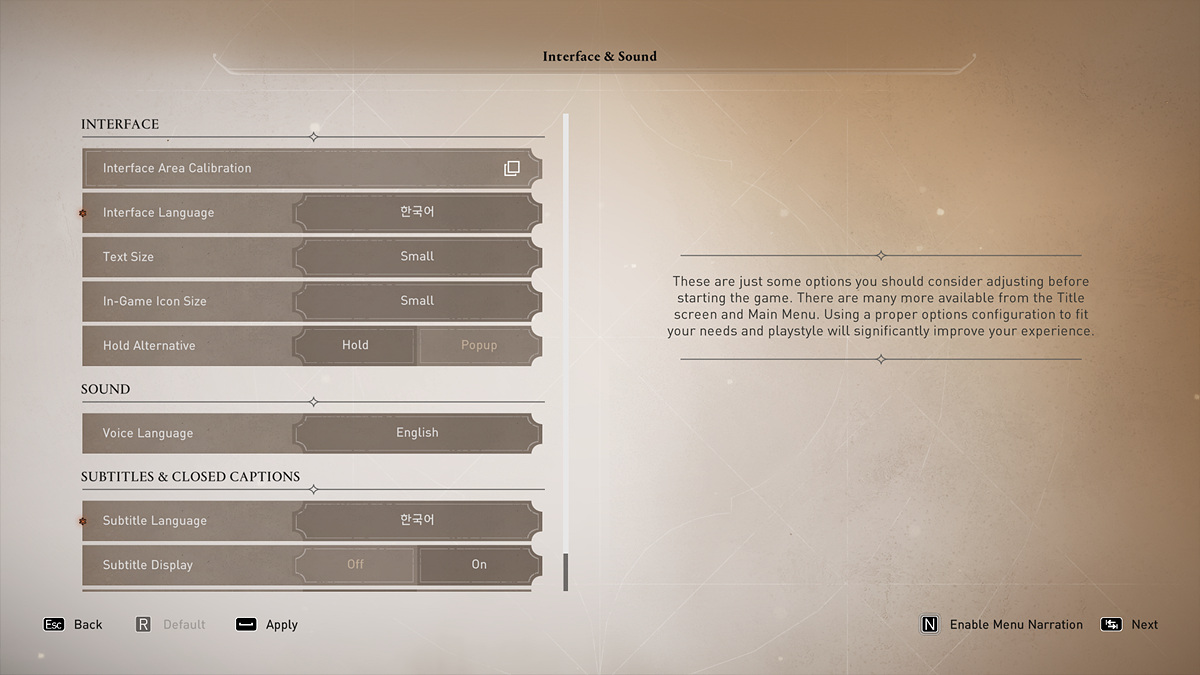Turn Subtitle Display Off
Image resolution: width=1200 pixels, height=675 pixels.
[355, 565]
